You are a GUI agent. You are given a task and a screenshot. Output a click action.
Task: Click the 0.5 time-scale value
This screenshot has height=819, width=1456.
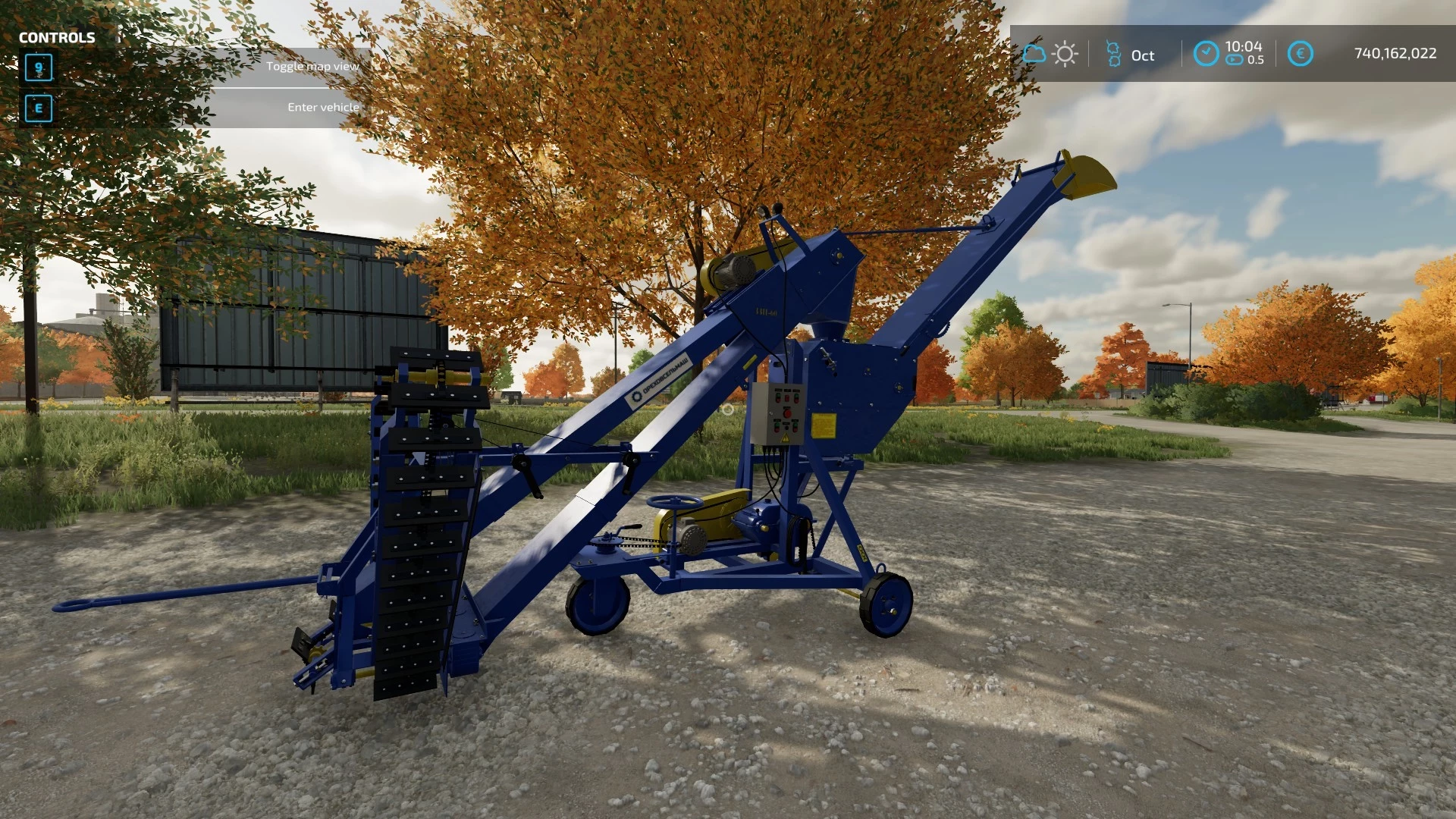[x=1254, y=61]
